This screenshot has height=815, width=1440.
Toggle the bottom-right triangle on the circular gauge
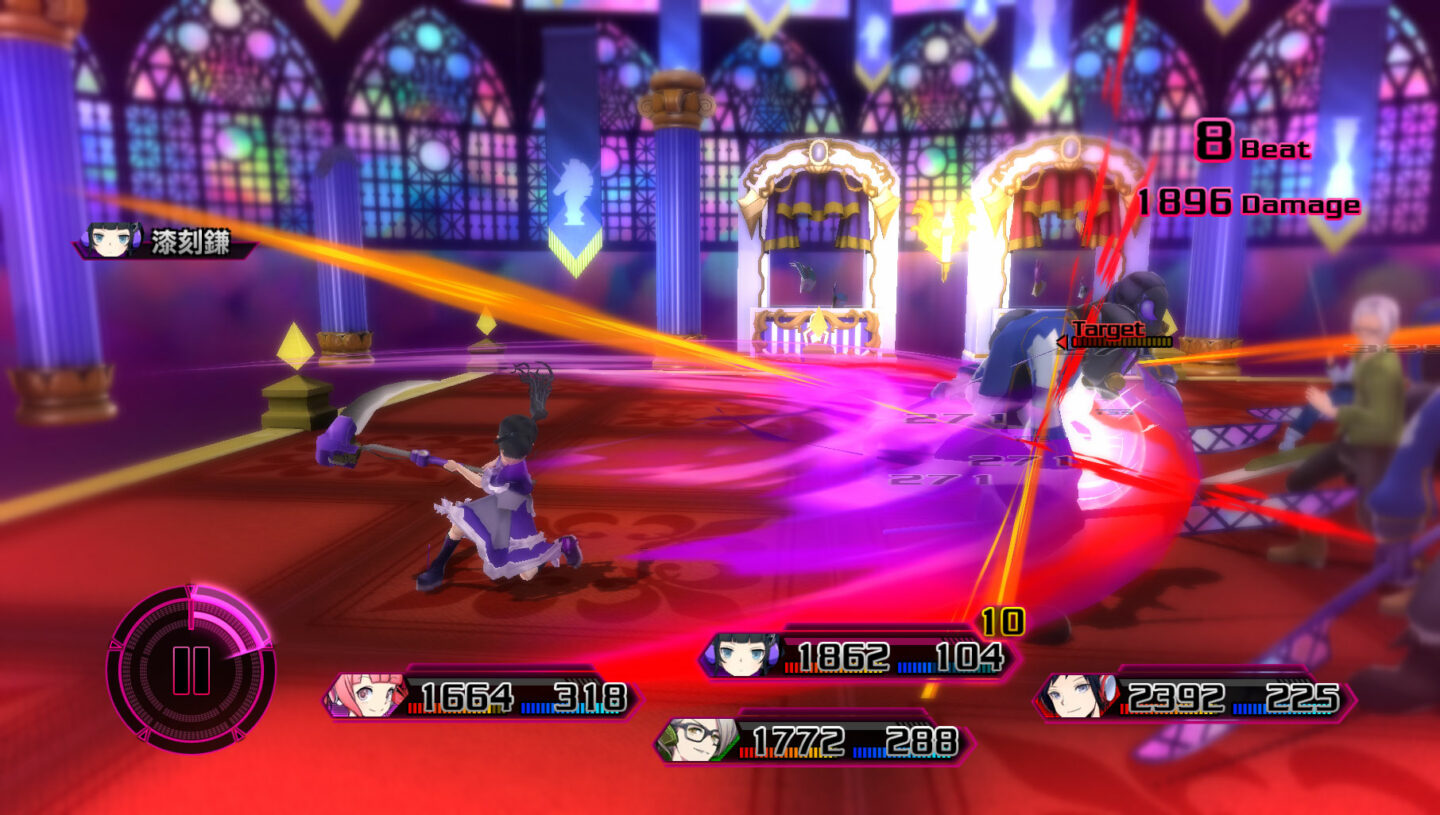(238, 733)
